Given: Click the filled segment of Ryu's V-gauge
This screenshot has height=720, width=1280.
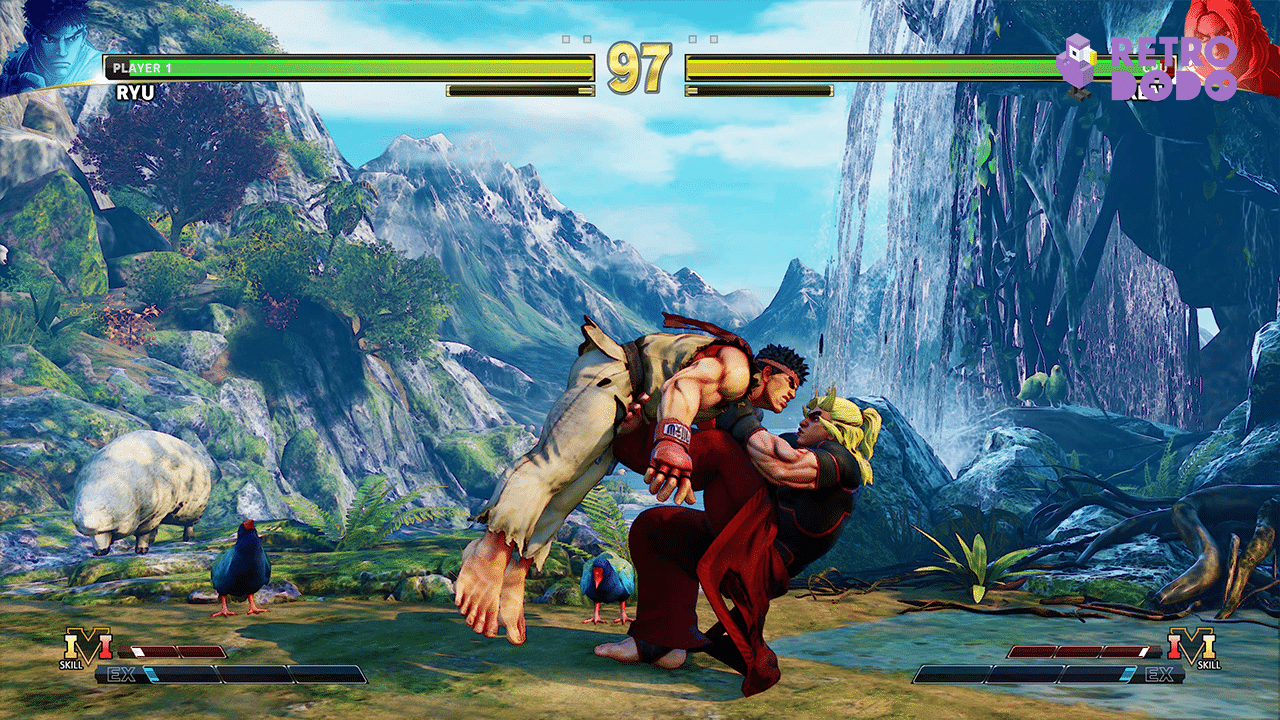Looking at the screenshot, I should click(137, 650).
